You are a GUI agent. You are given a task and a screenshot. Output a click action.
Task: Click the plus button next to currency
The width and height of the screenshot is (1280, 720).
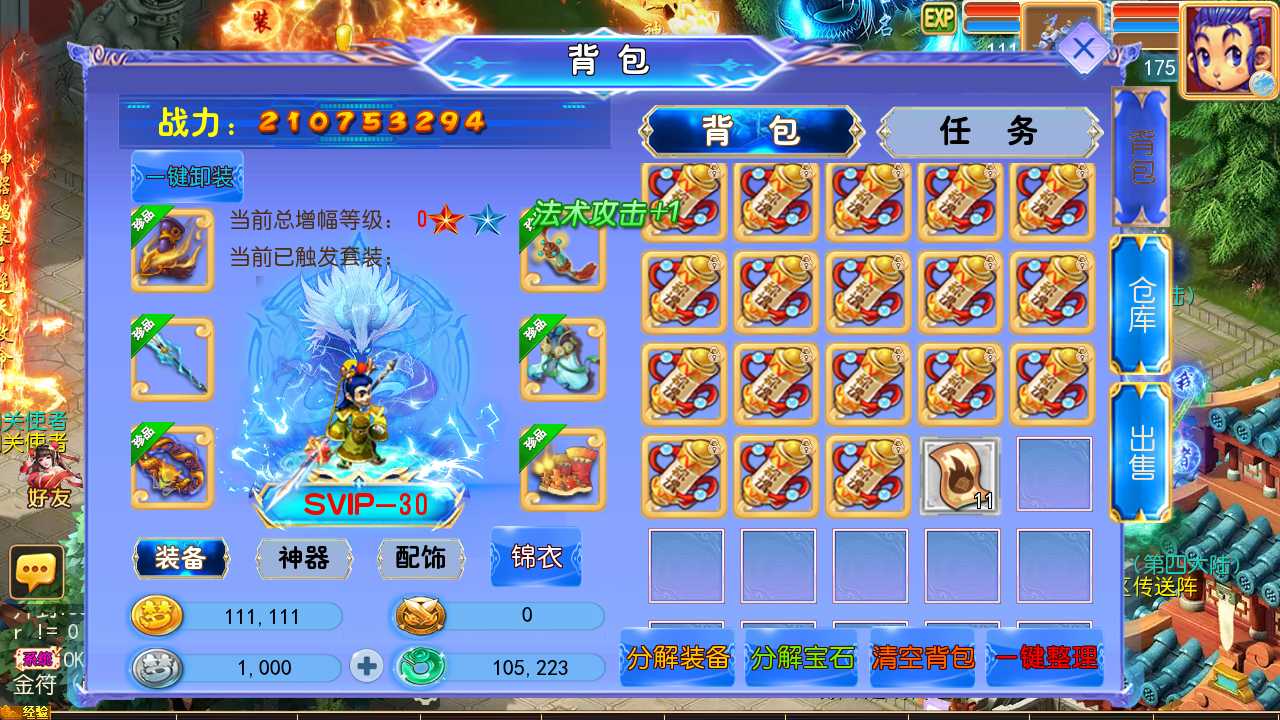(x=364, y=667)
